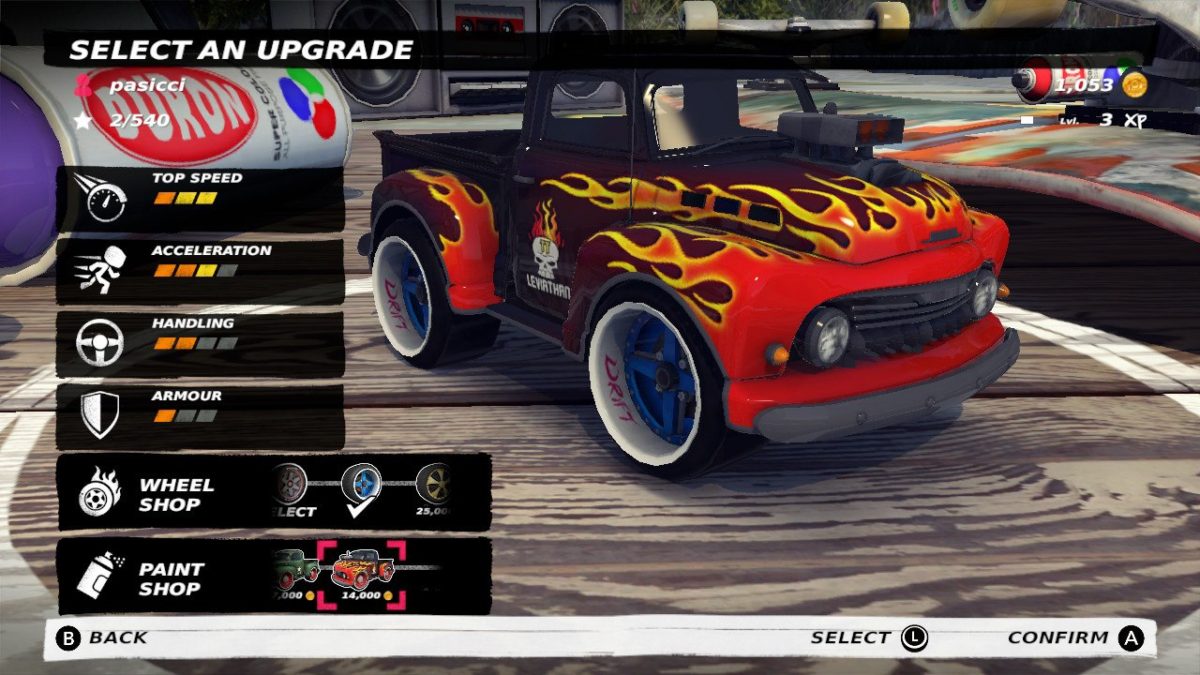Viewport: 1200px width, 675px height.
Task: Pick the dark red-spoked wheel option
Action: [x=289, y=485]
